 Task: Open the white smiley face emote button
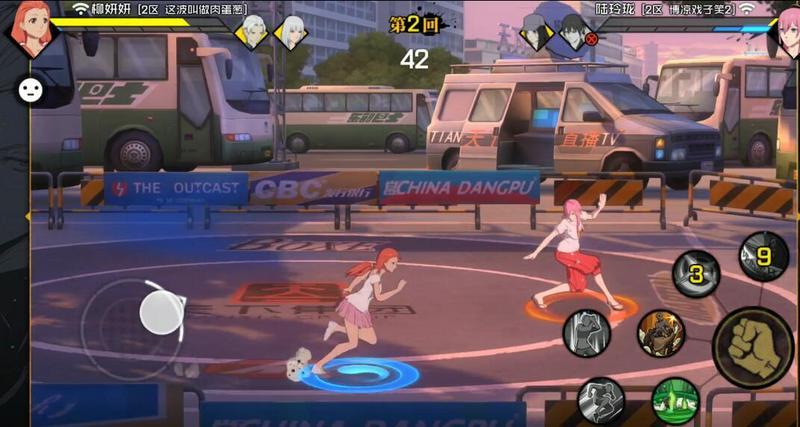coord(30,89)
